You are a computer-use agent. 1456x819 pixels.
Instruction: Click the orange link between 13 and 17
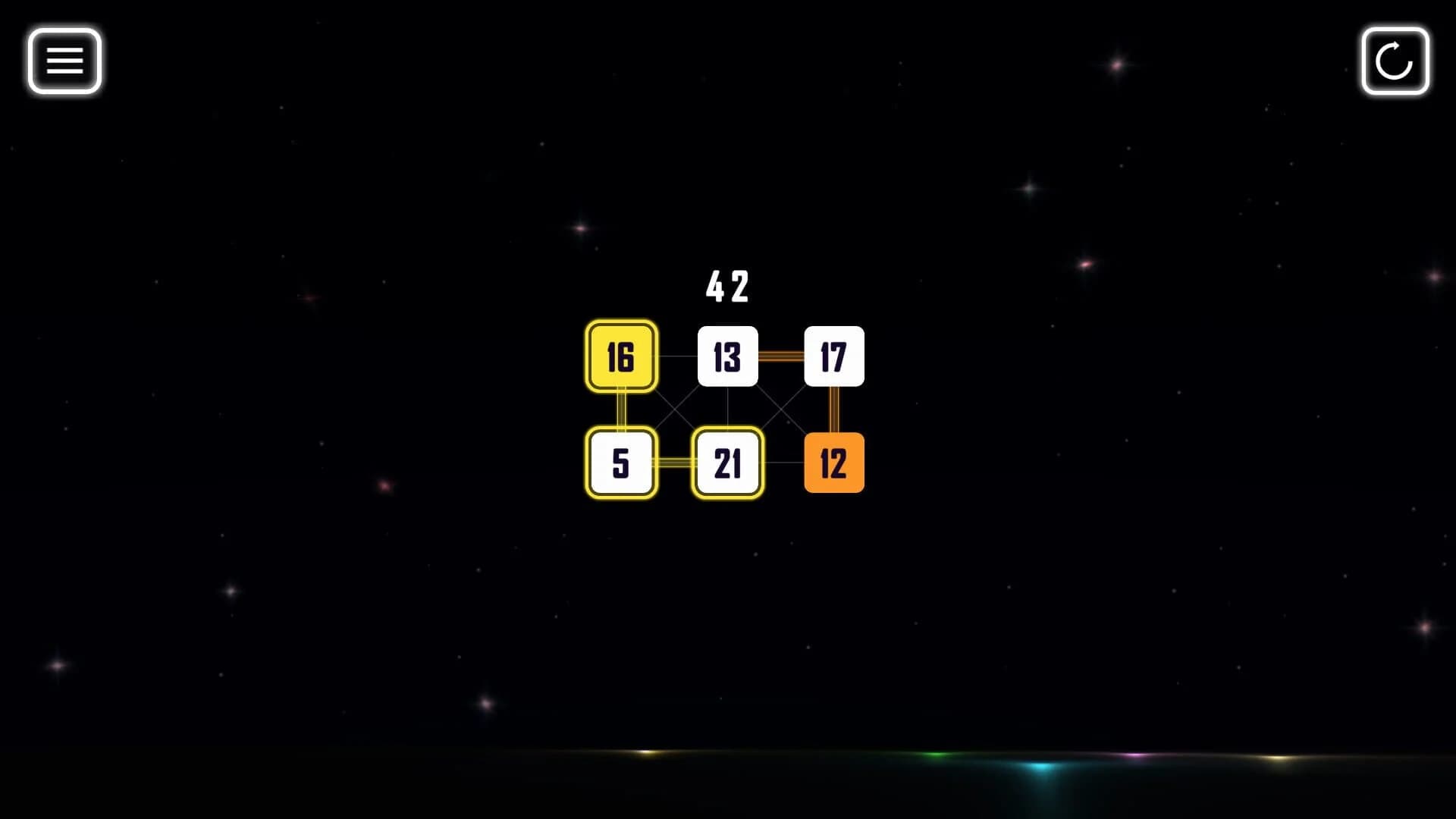point(780,356)
